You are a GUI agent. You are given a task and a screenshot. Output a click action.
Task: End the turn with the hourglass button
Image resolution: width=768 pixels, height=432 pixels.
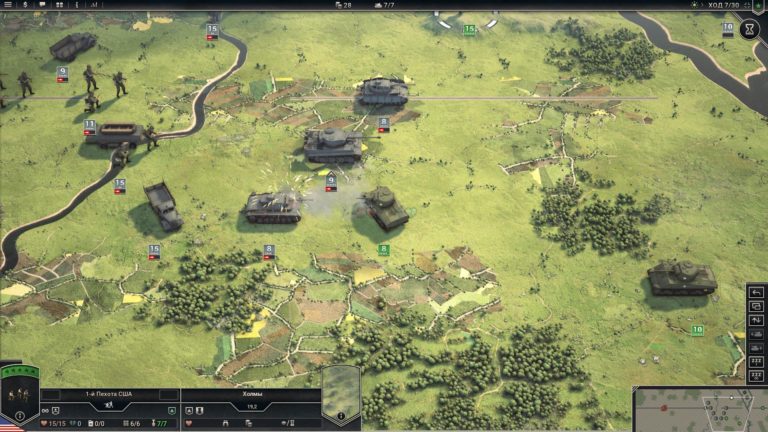click(751, 29)
